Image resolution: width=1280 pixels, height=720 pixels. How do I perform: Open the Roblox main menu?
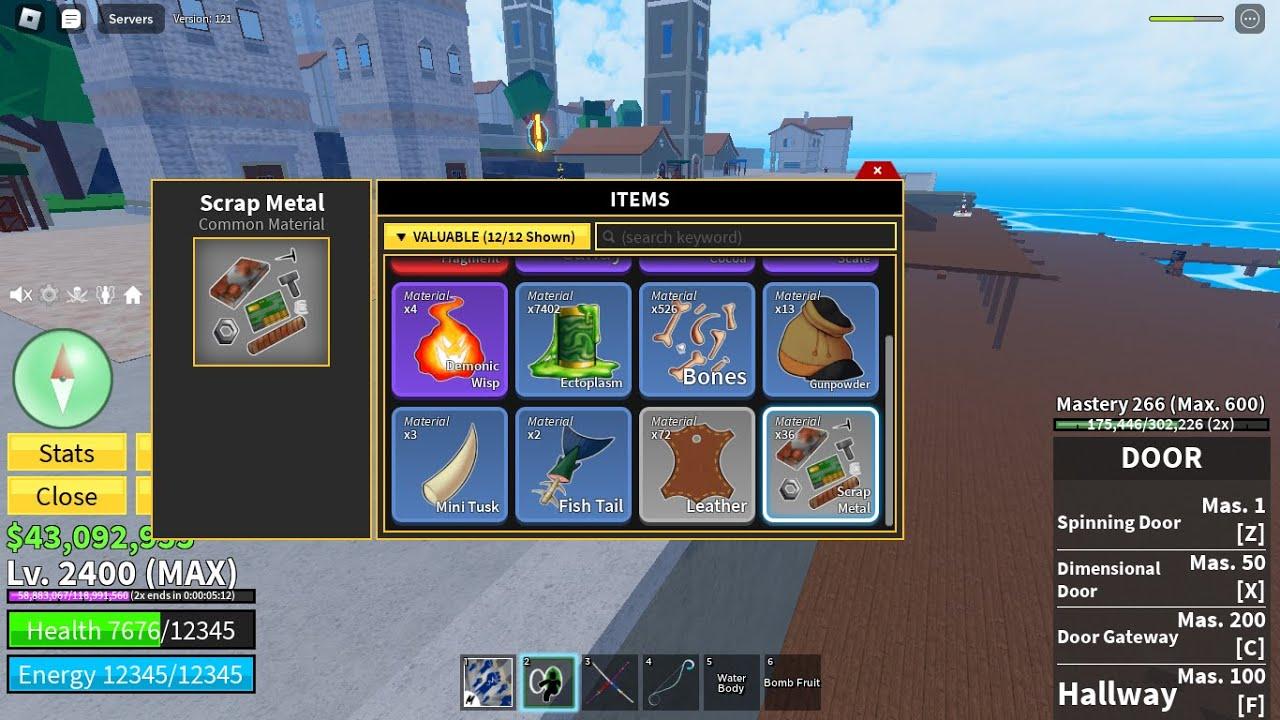click(30, 19)
